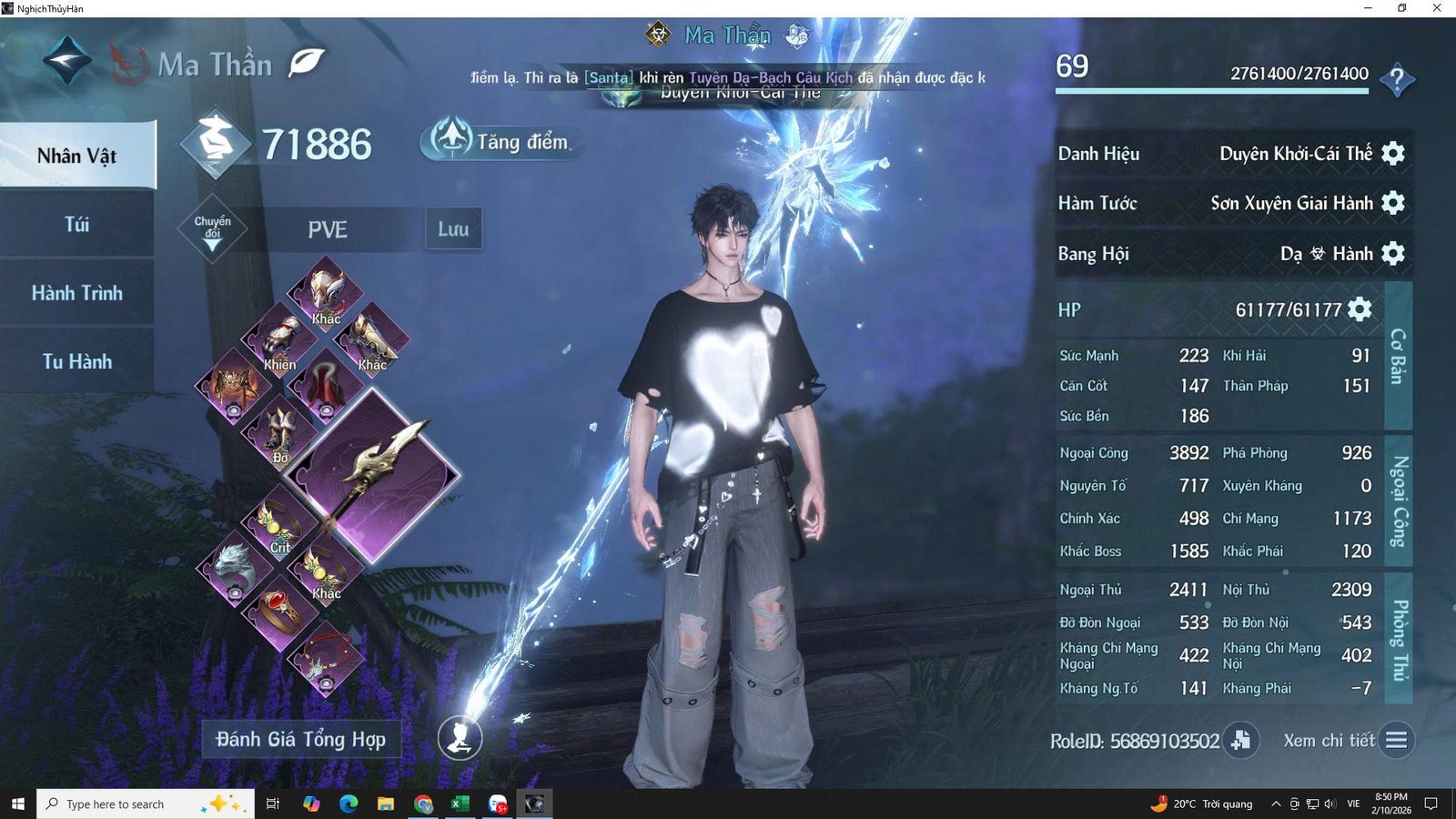This screenshot has width=1456, height=819.
Task: Save the PVE loadout with Lưu
Action: [x=453, y=229]
